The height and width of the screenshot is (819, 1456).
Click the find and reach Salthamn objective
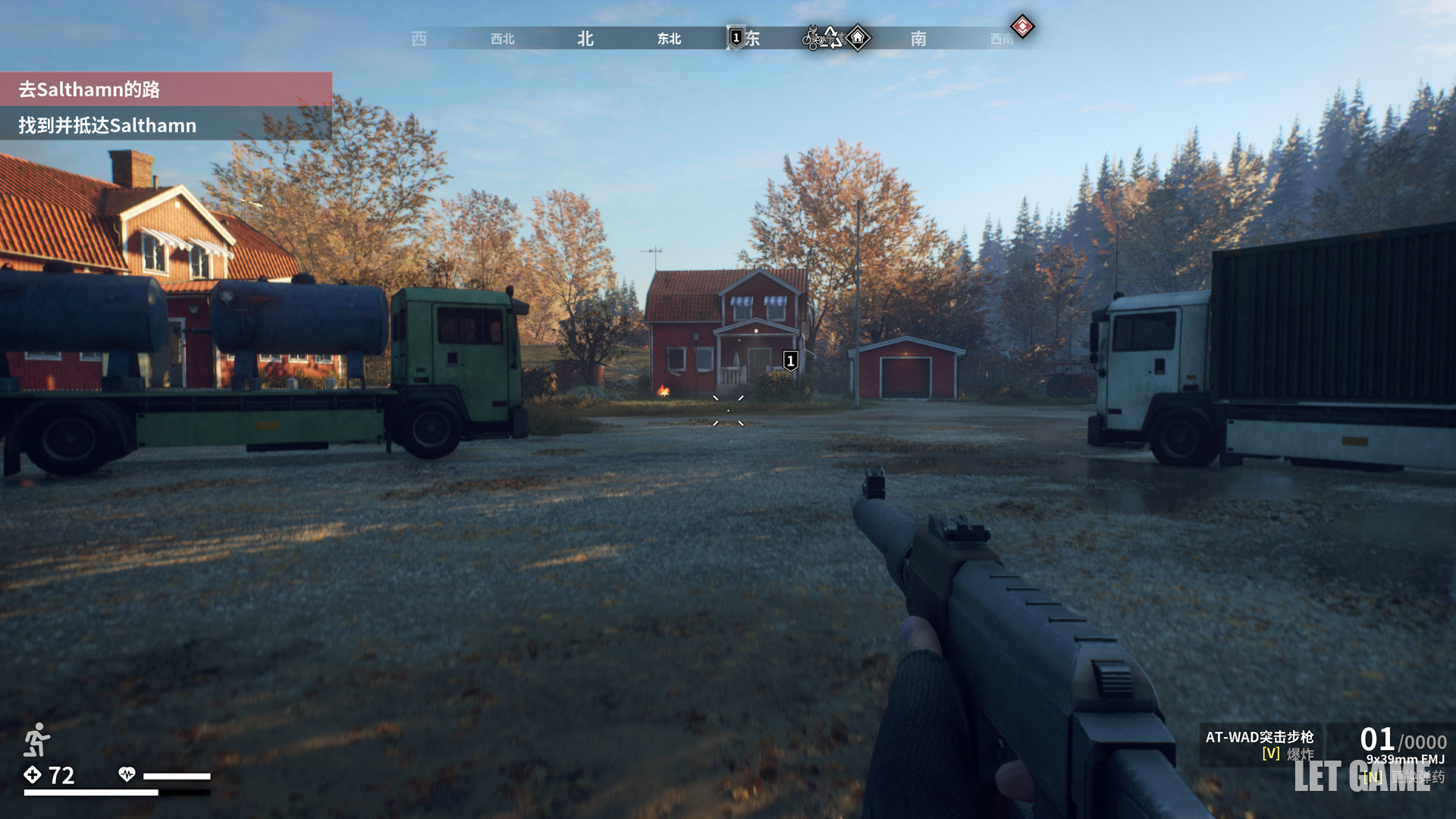[107, 125]
